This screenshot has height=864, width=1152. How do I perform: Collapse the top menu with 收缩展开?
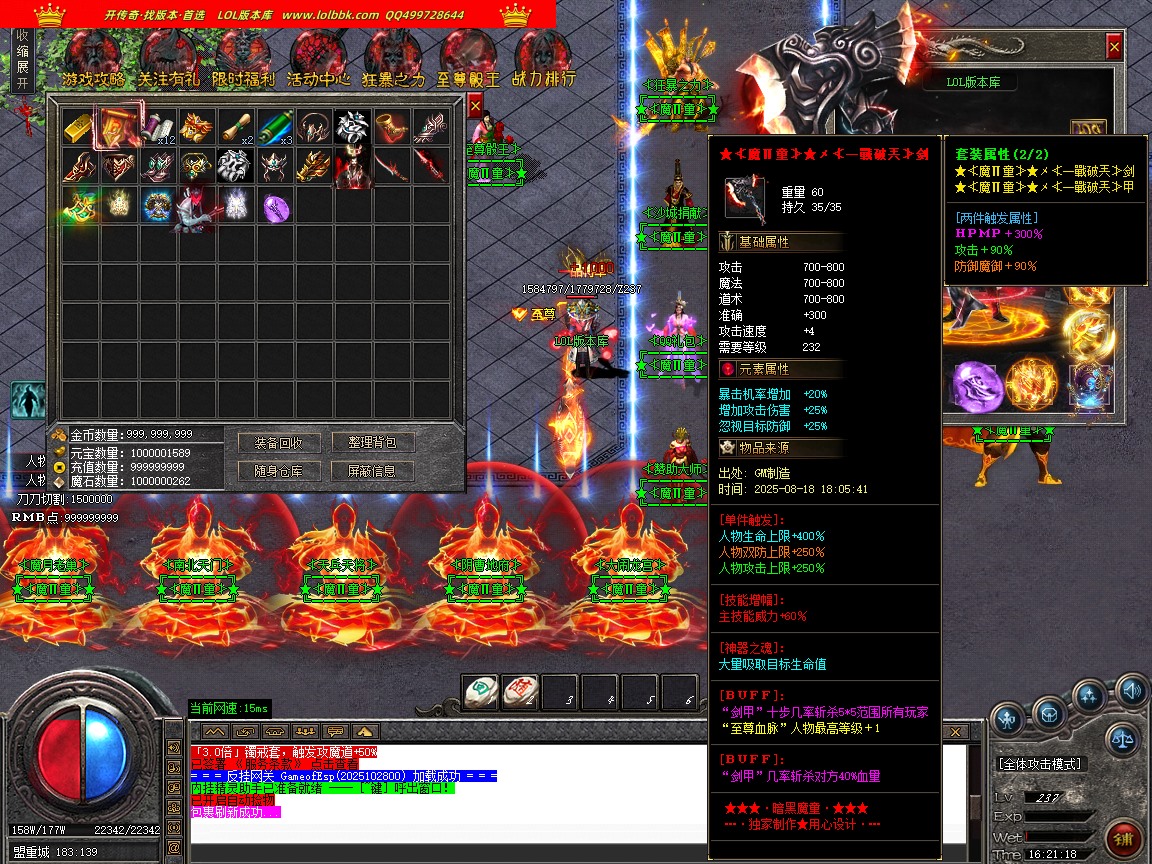[x=23, y=60]
